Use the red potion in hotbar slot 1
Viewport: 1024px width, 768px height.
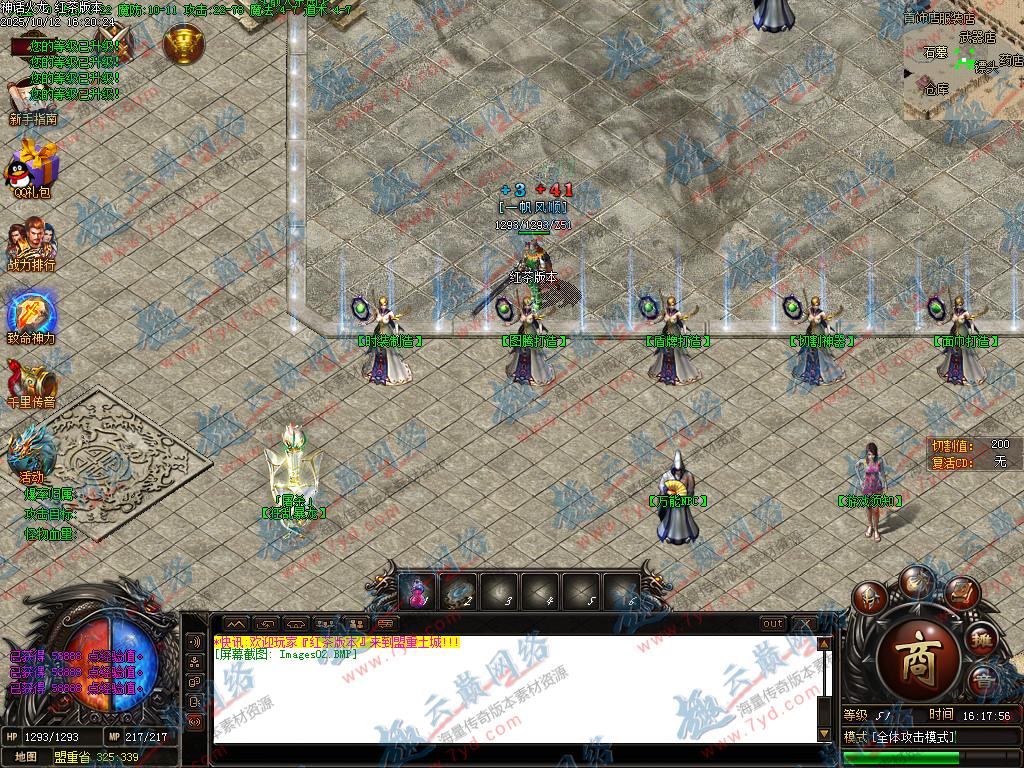pyautogui.click(x=417, y=592)
